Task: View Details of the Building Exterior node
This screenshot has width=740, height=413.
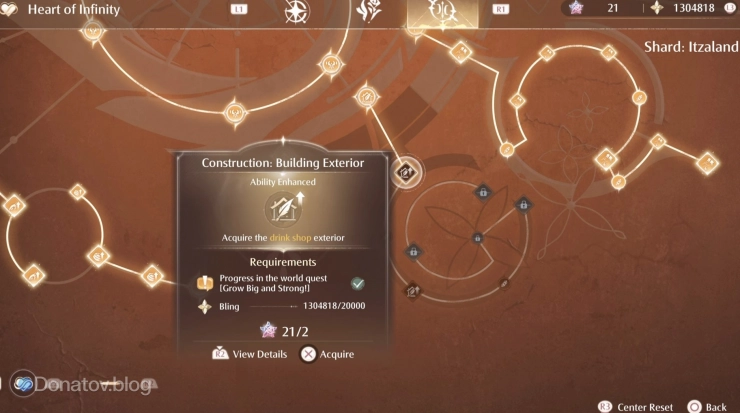Action: click(251, 354)
